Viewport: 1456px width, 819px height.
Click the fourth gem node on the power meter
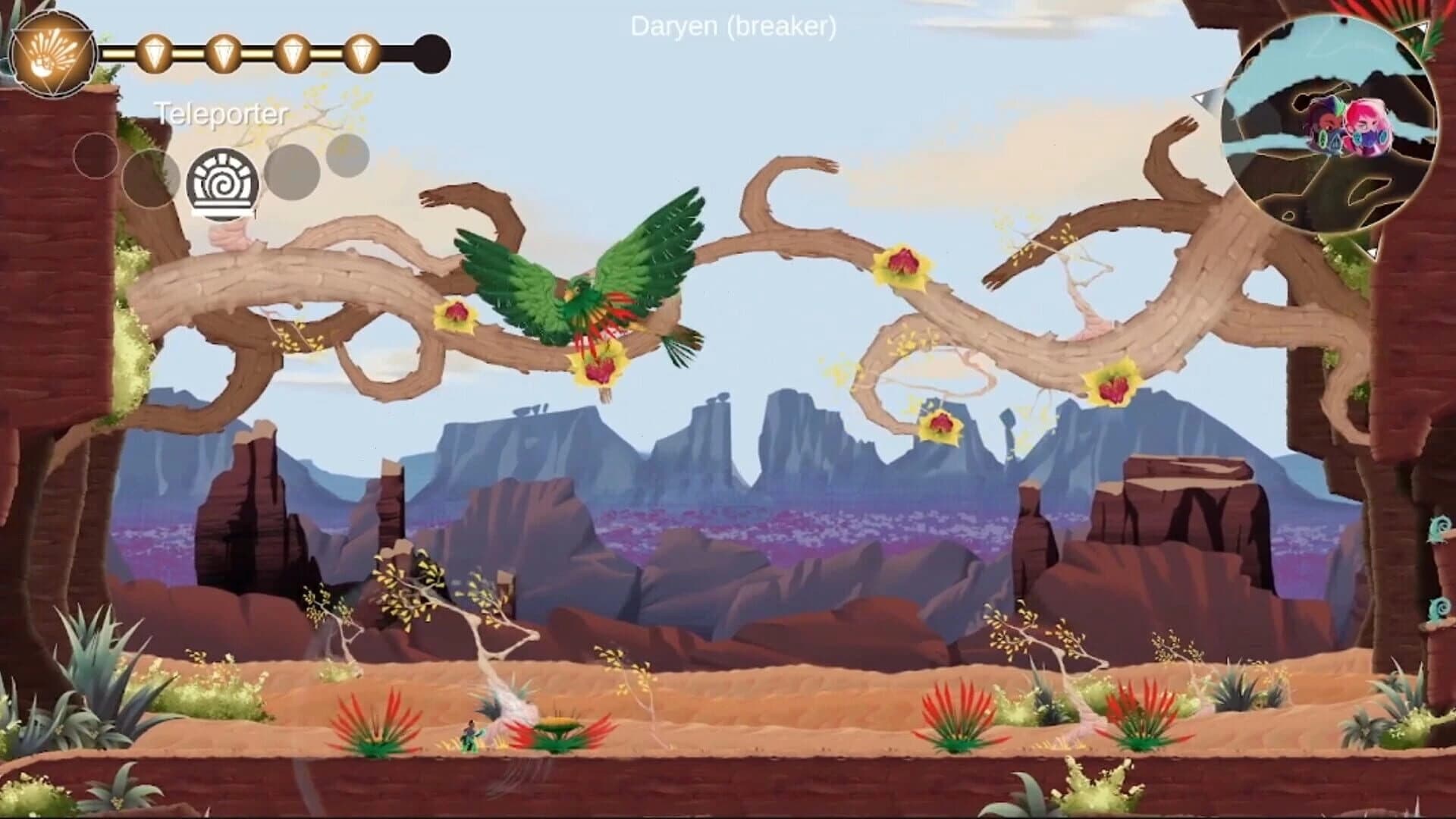[x=362, y=53]
